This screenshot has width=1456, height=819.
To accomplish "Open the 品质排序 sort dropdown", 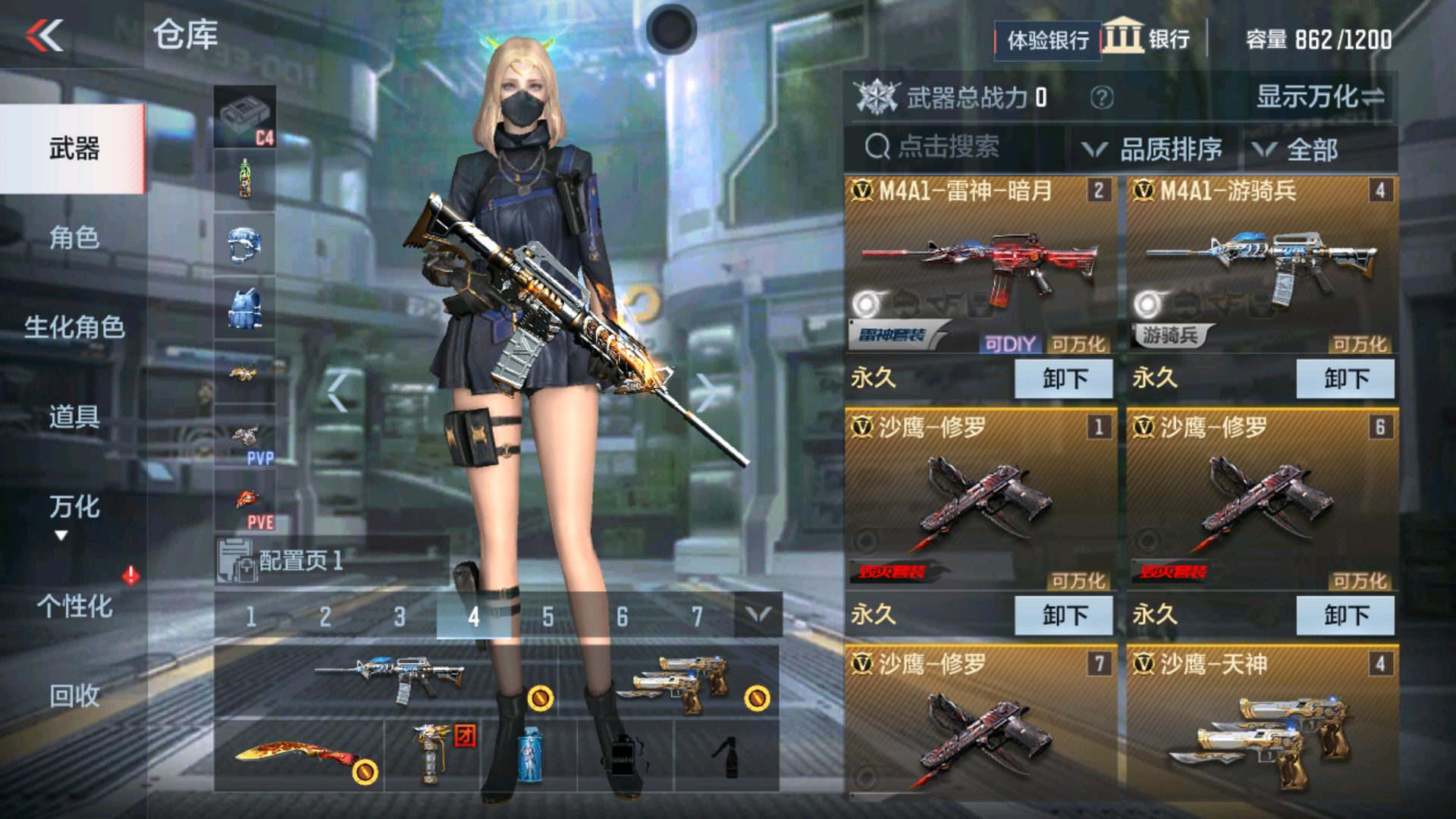I will point(1155,149).
